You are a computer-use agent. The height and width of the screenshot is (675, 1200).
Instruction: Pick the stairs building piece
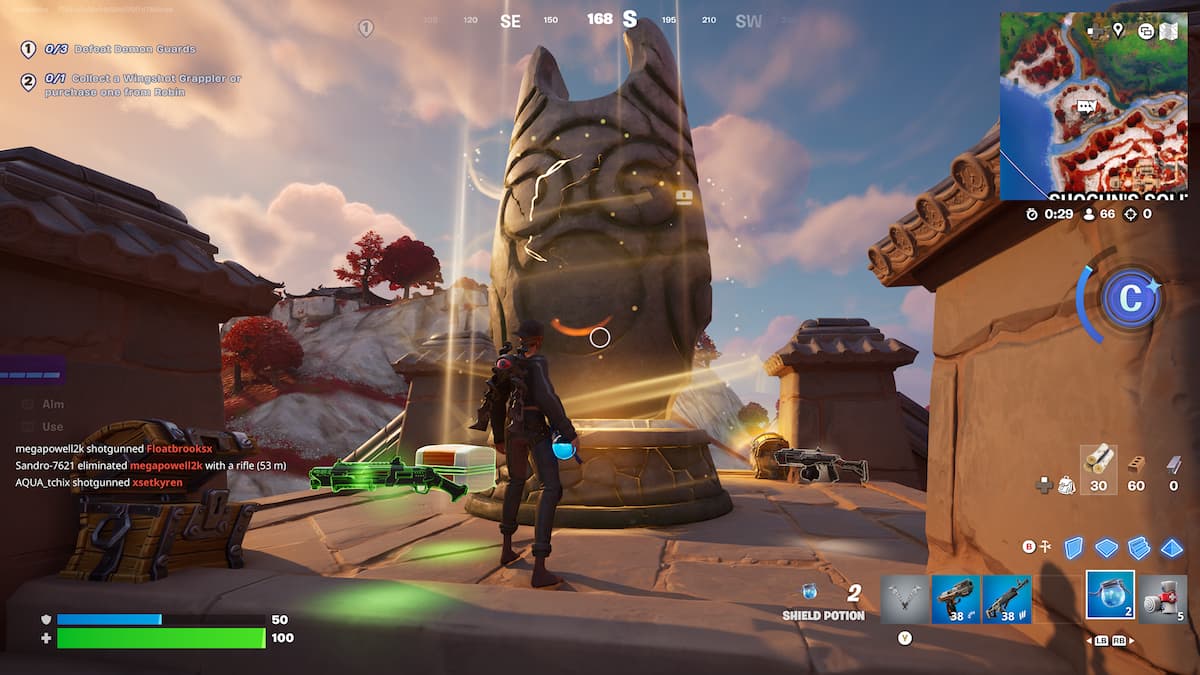[x=1139, y=547]
